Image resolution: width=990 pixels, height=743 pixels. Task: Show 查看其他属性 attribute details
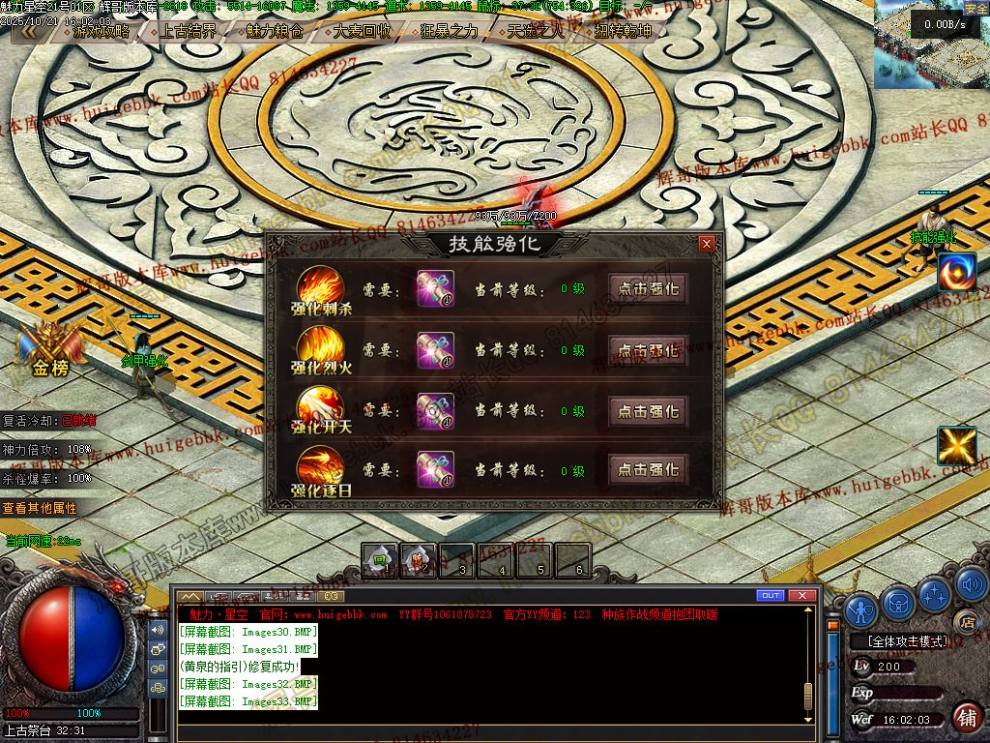tap(40, 508)
